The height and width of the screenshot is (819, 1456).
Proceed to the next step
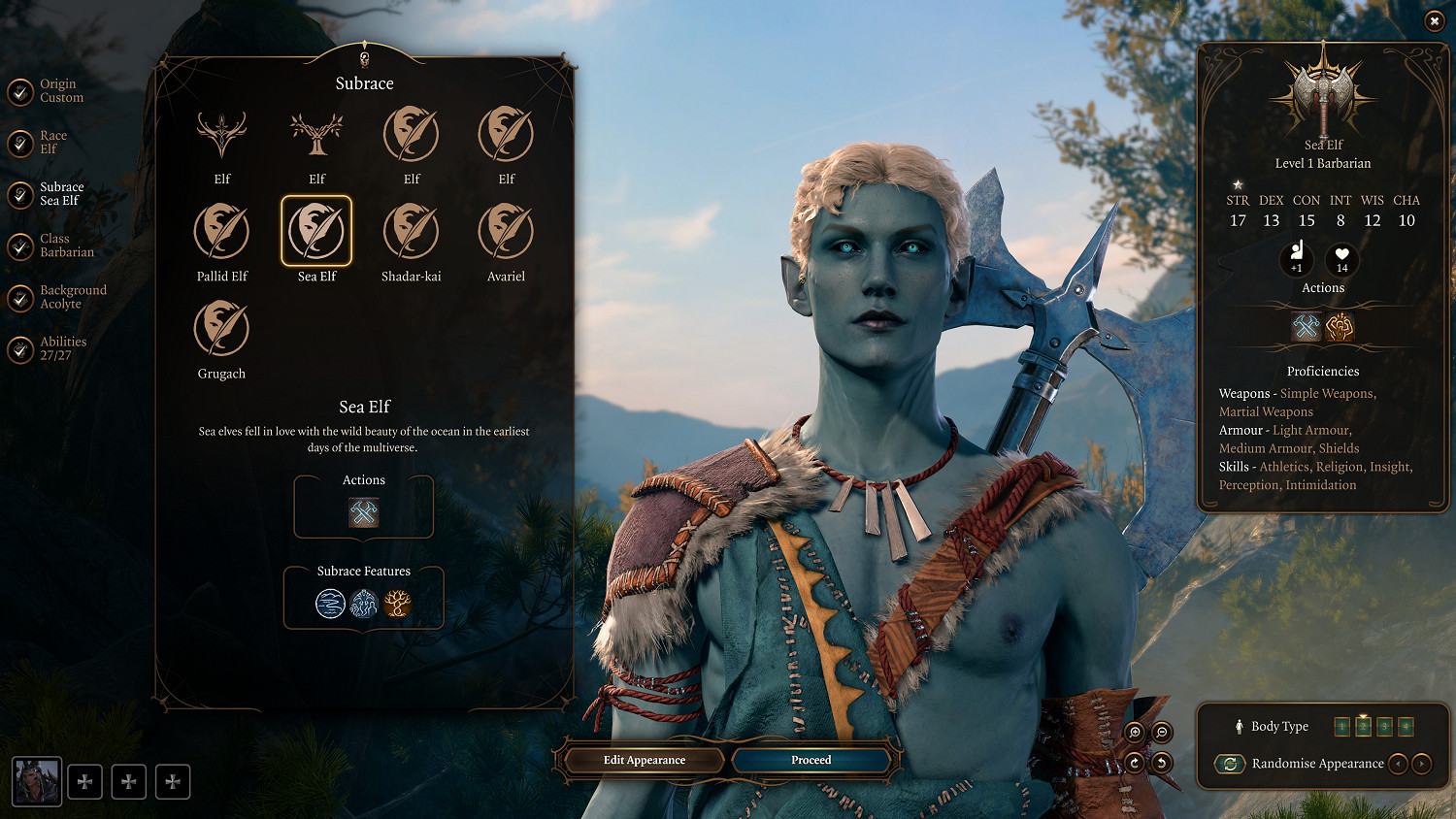click(x=811, y=760)
